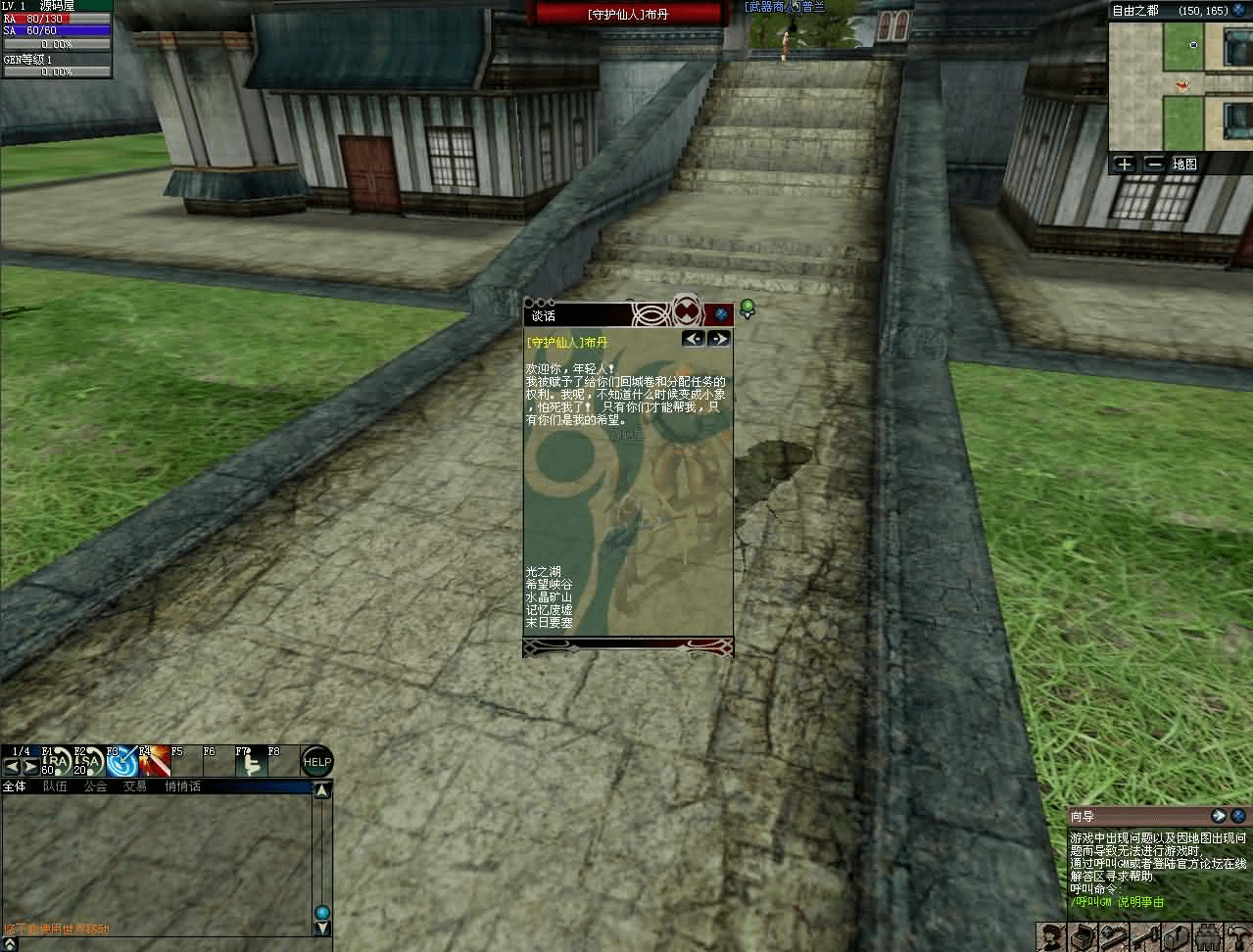Choose the 光之湖 dialogue option
1253x952 pixels.
pyautogui.click(x=543, y=571)
